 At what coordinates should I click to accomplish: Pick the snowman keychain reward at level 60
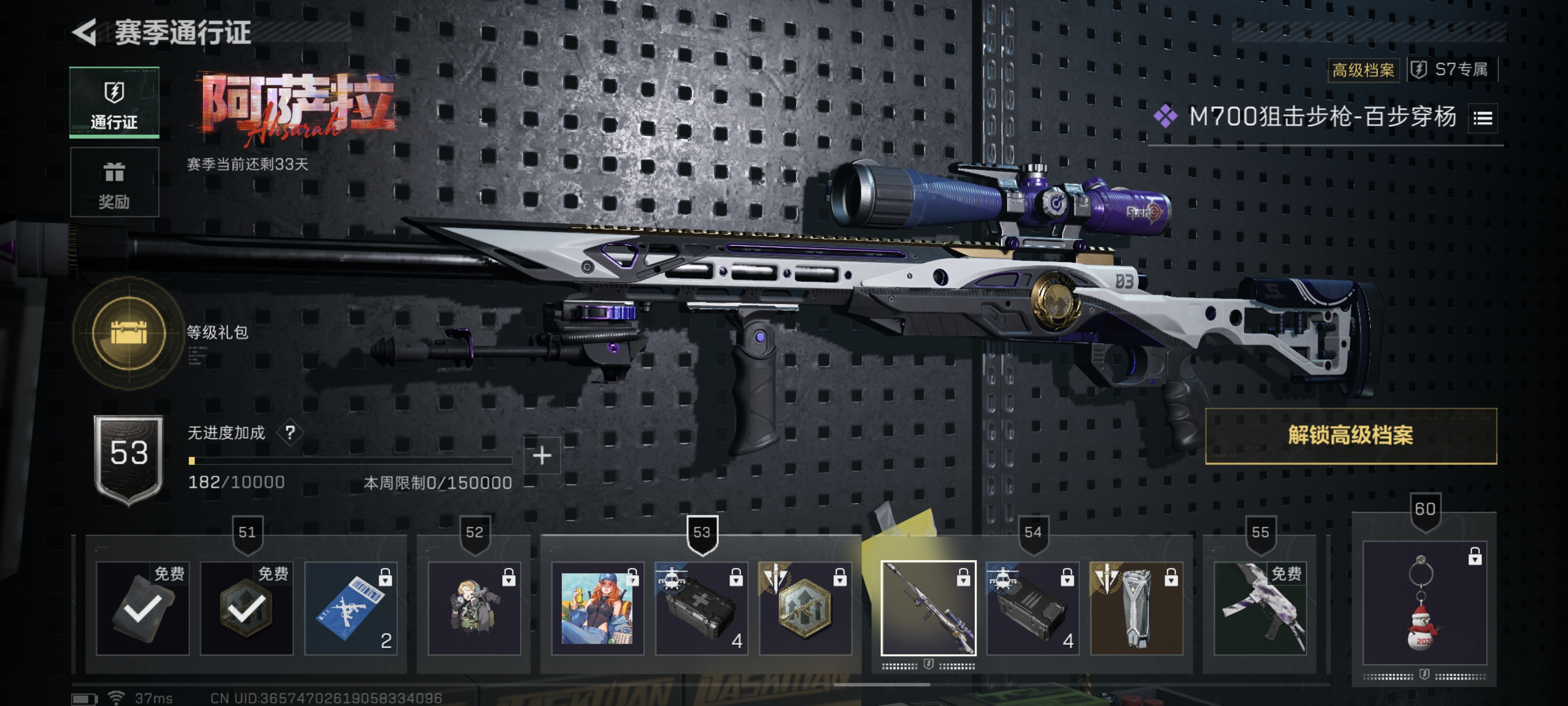[1424, 603]
